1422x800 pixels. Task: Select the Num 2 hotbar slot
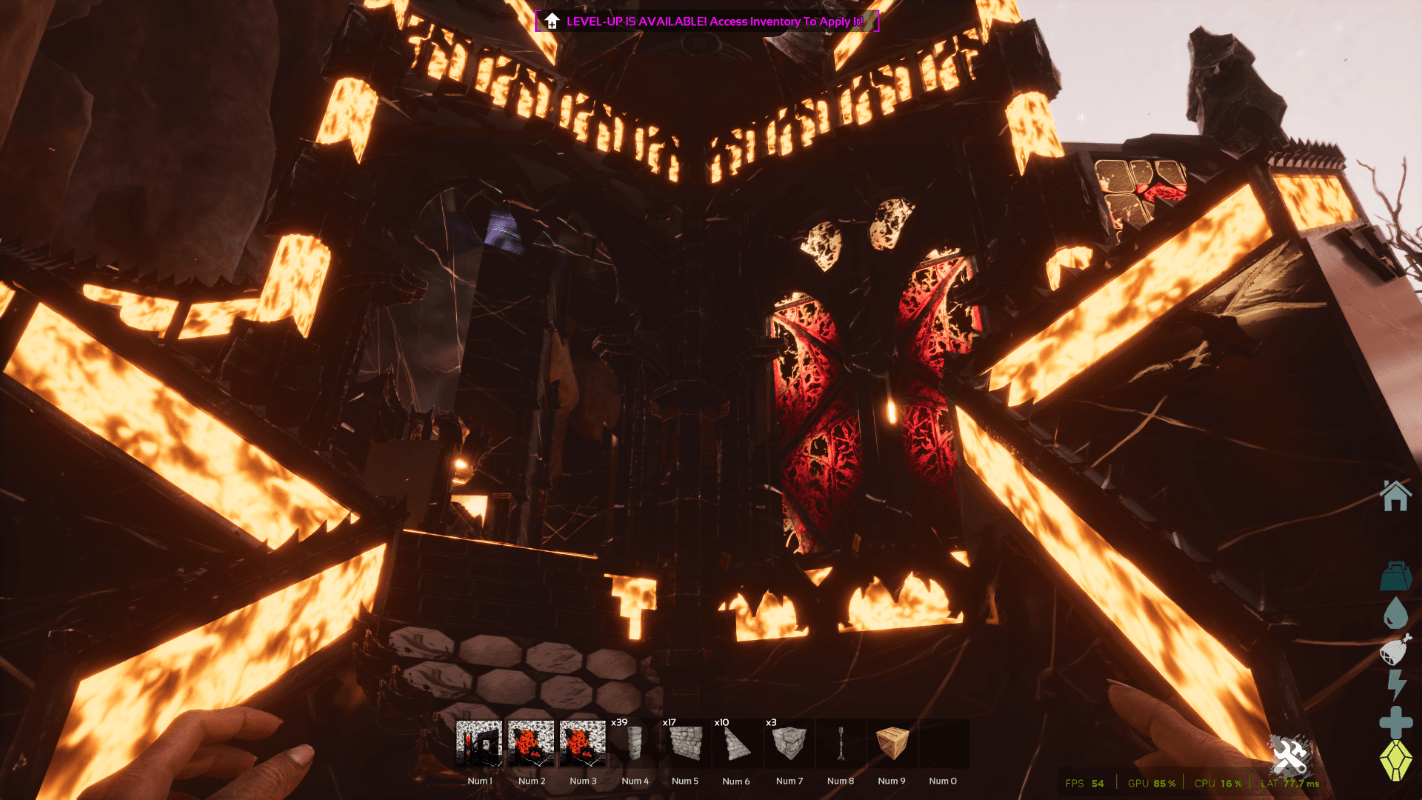[x=531, y=744]
